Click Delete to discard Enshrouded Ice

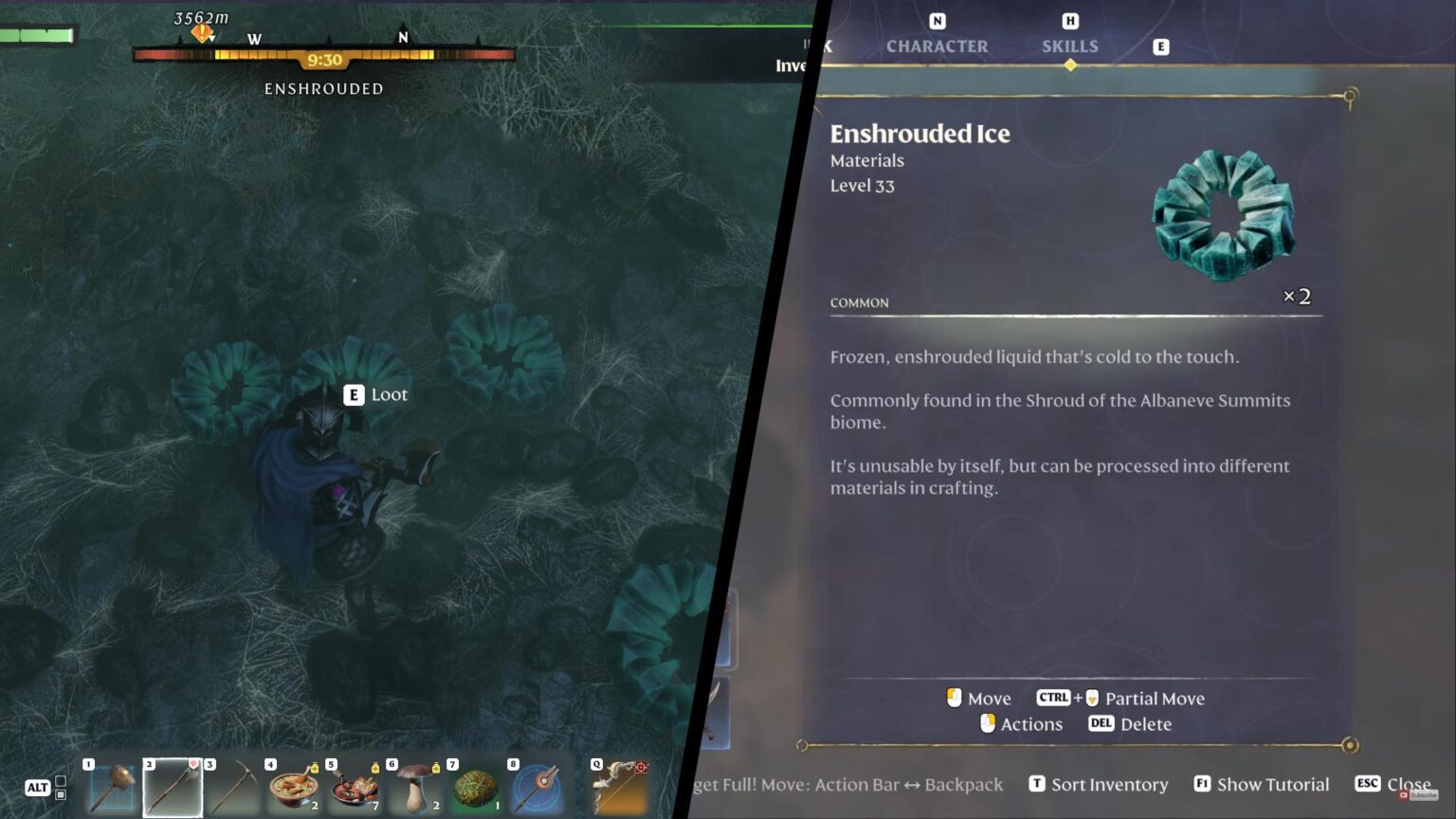coord(1145,724)
